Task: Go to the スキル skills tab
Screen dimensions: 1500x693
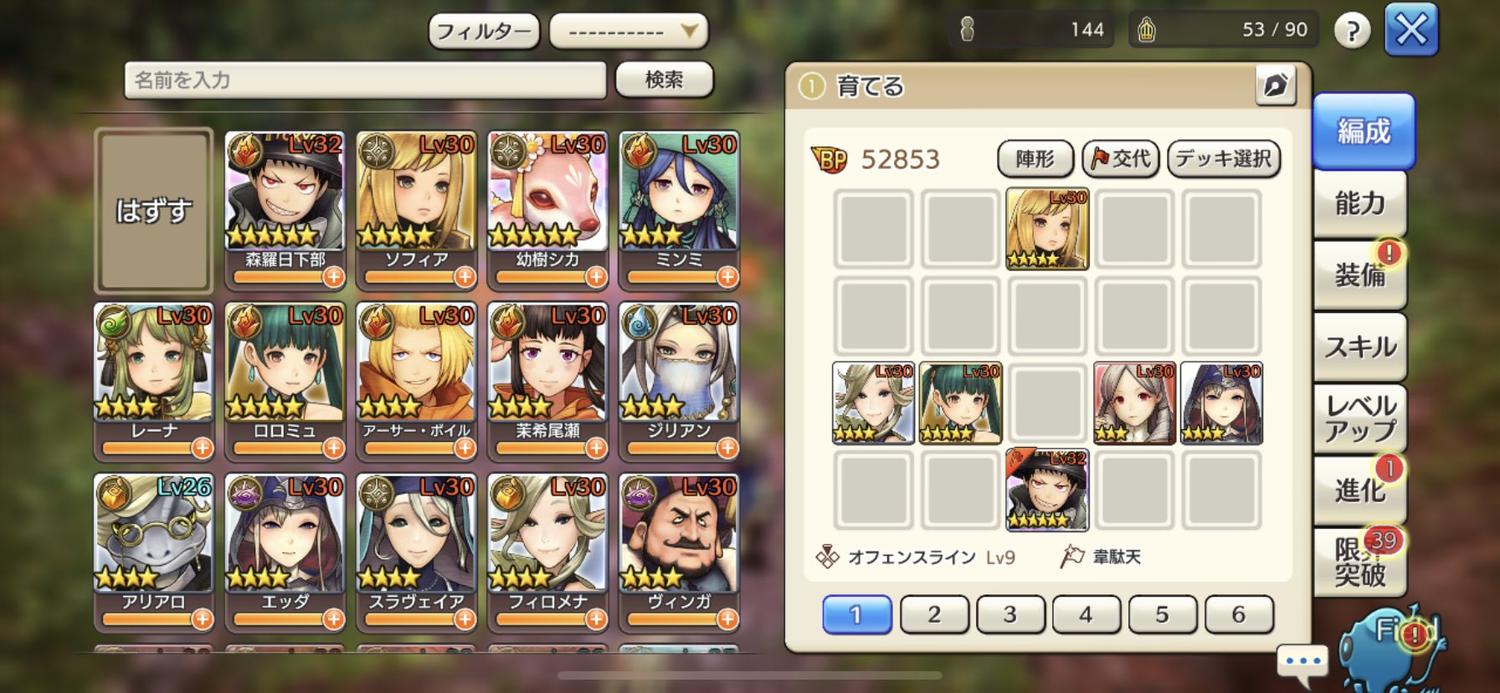Action: point(1360,347)
